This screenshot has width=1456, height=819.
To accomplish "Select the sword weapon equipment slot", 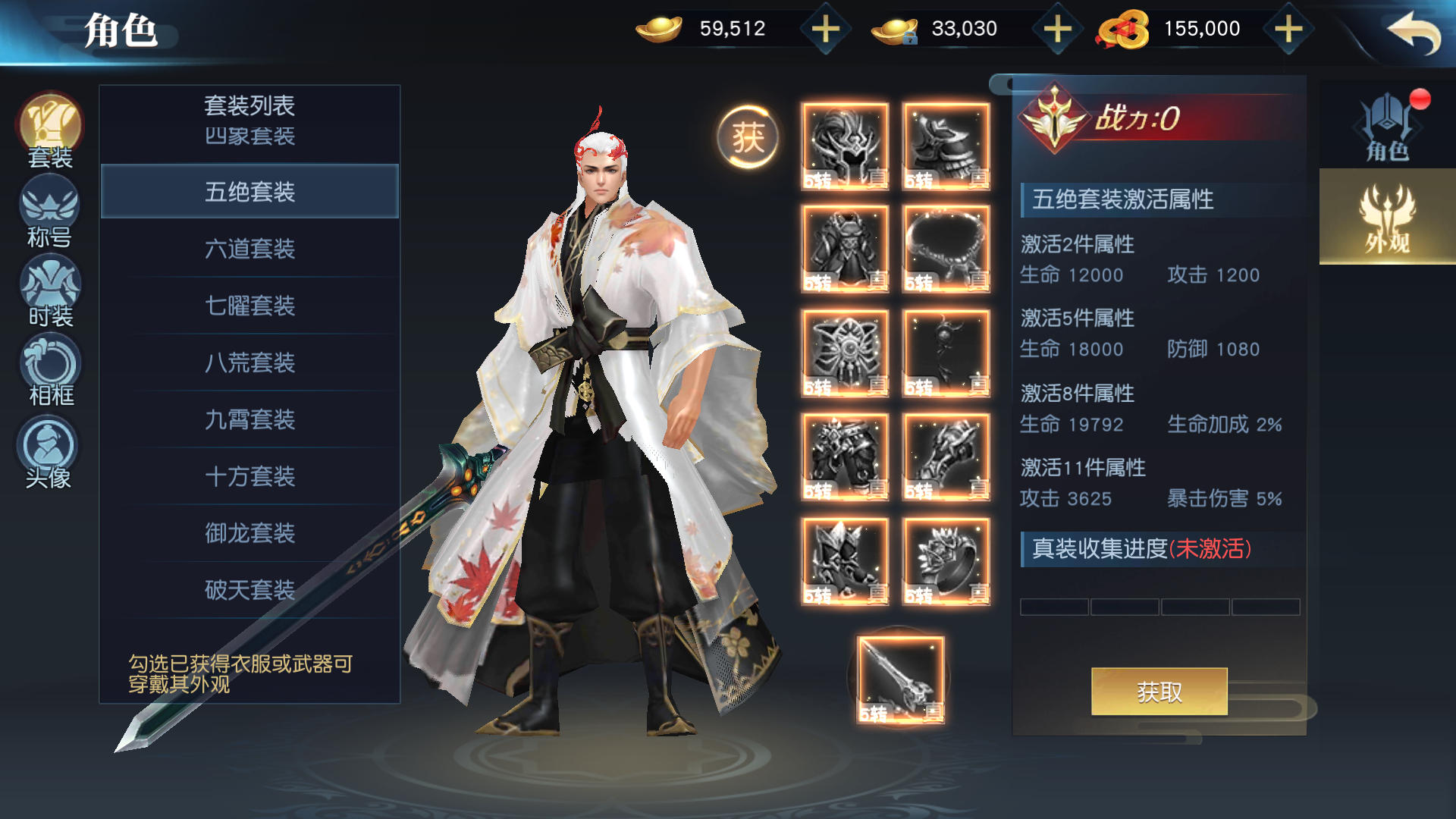I will (x=900, y=679).
